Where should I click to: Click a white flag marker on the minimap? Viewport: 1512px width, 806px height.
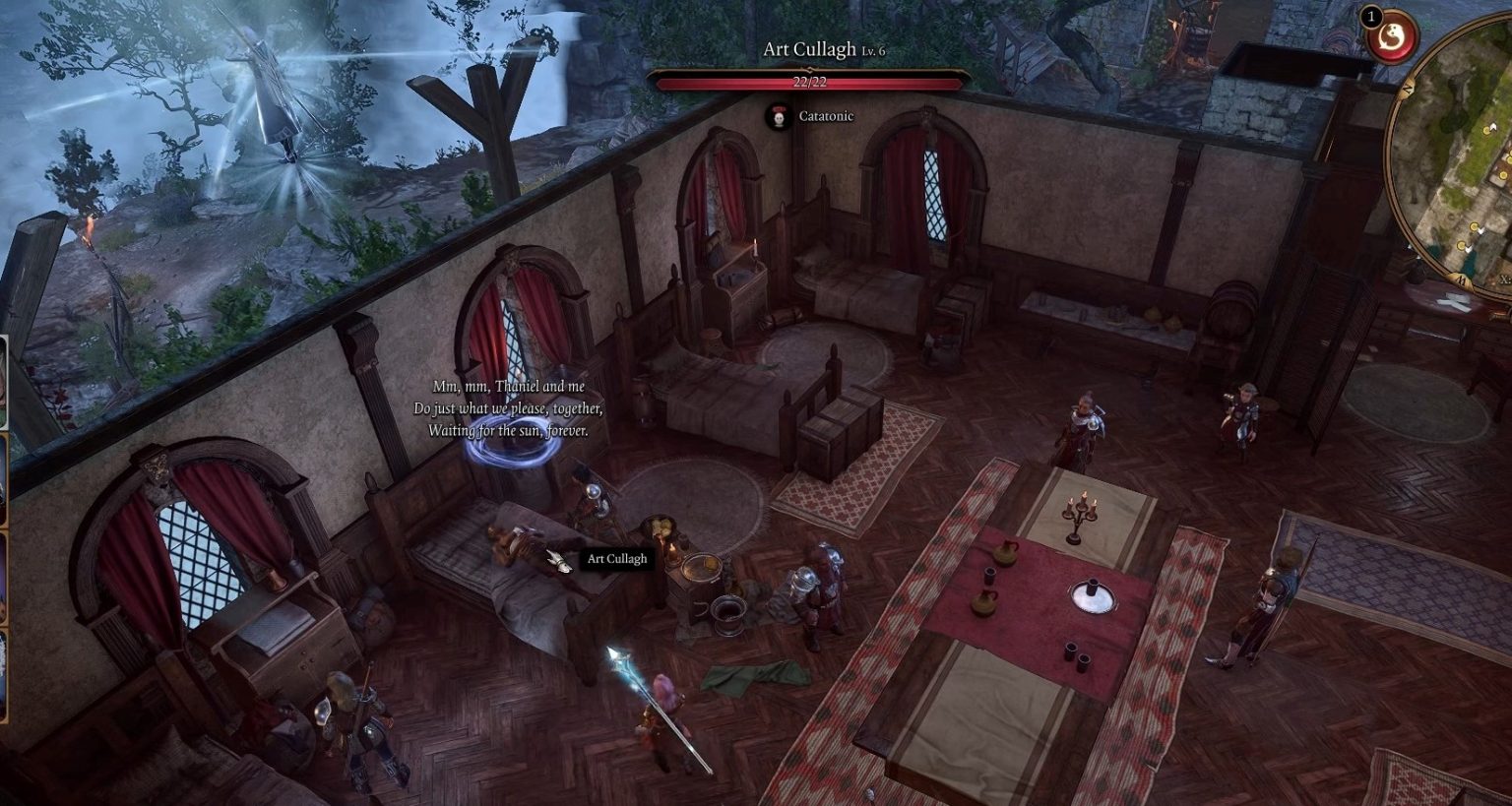pyautogui.click(x=1493, y=126)
